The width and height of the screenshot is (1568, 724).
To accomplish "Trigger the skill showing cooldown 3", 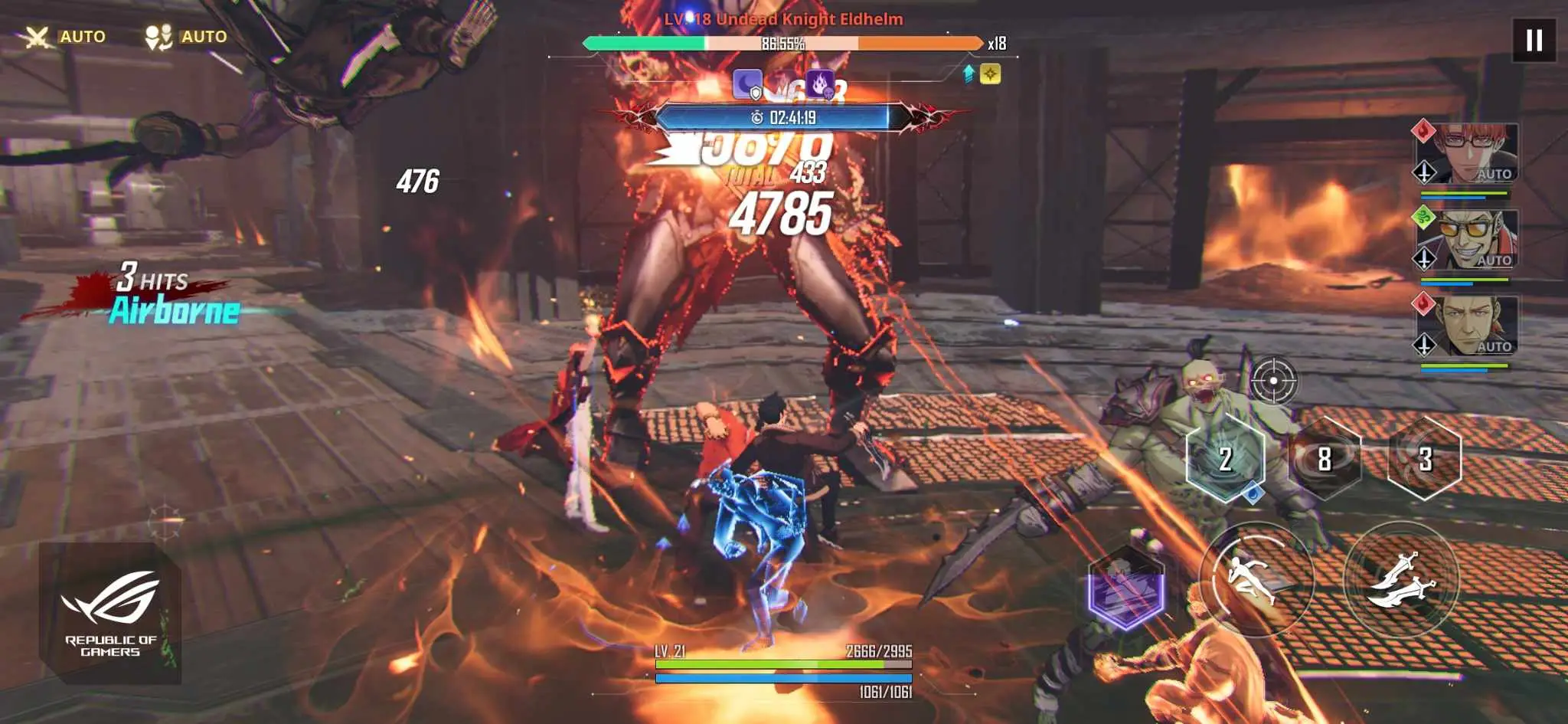I will coord(1424,459).
